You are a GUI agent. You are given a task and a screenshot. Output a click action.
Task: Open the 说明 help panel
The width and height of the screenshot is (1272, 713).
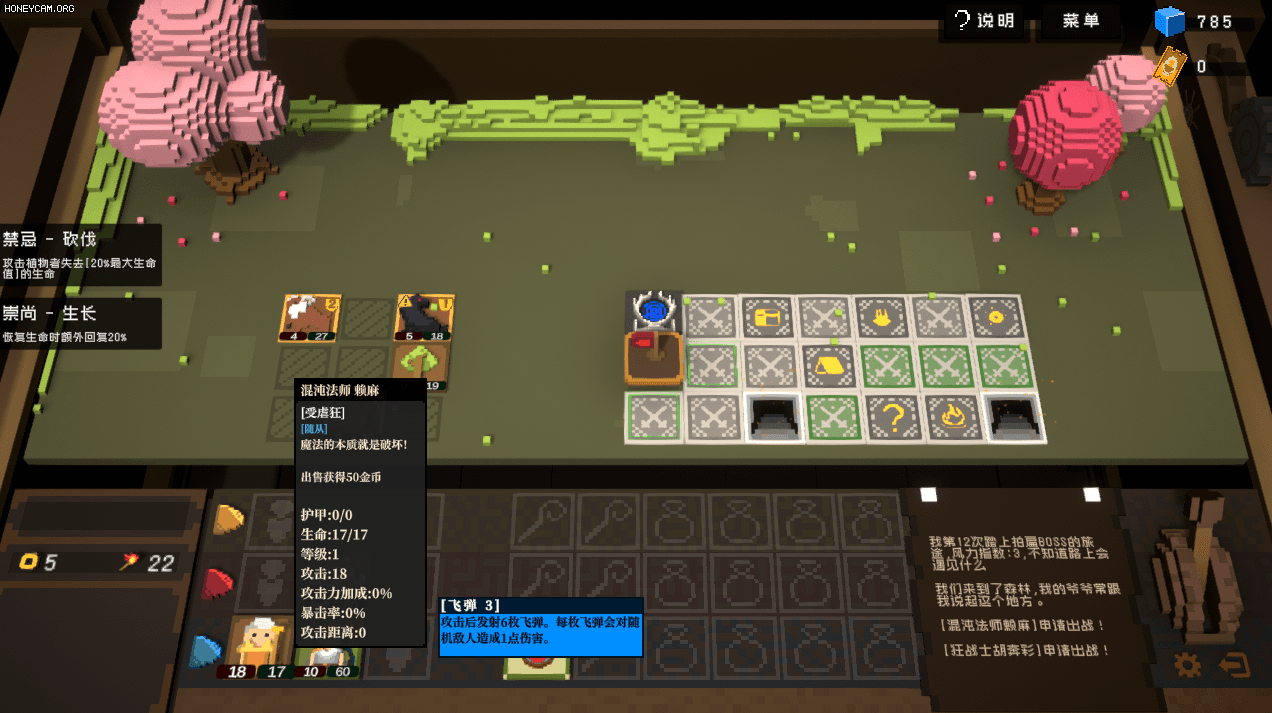click(984, 20)
